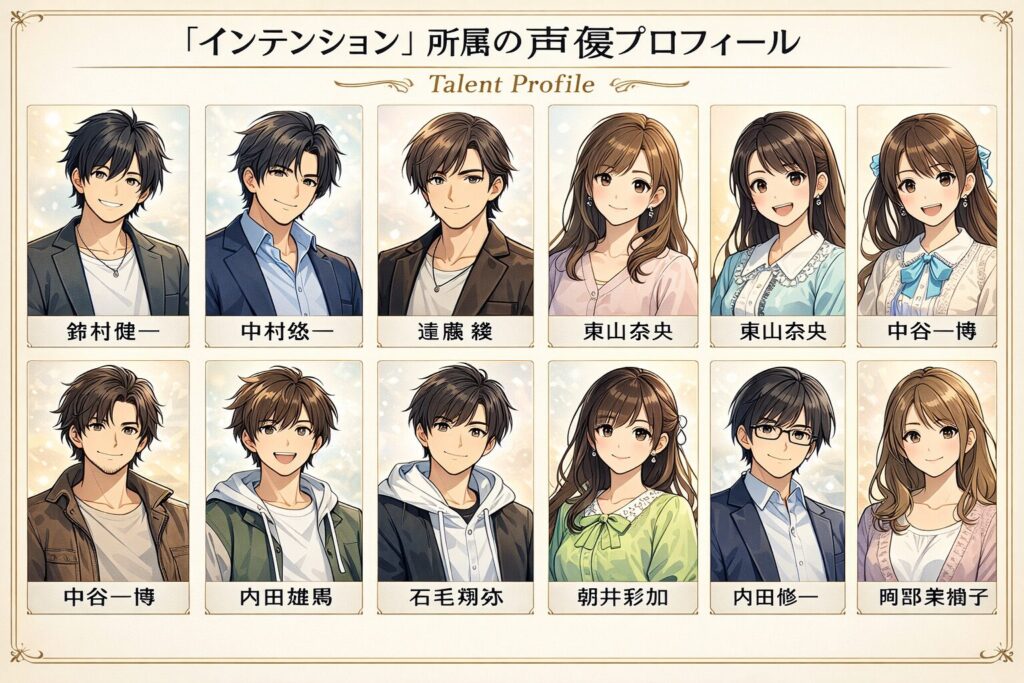This screenshot has height=683, width=1024.
Task: Open 内田修一 card with glasses-wearing man
Action: [777, 485]
